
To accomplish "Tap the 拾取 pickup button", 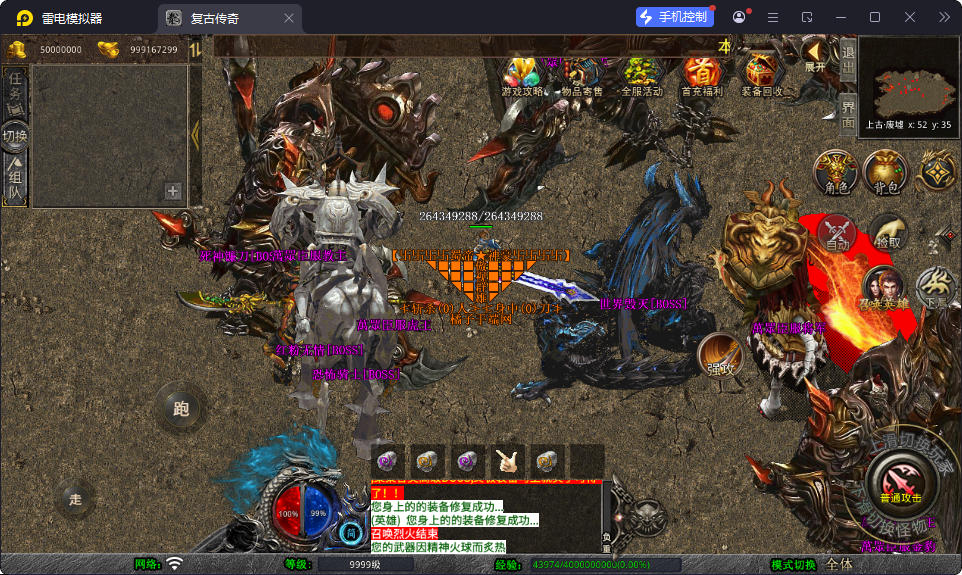I will pyautogui.click(x=887, y=233).
